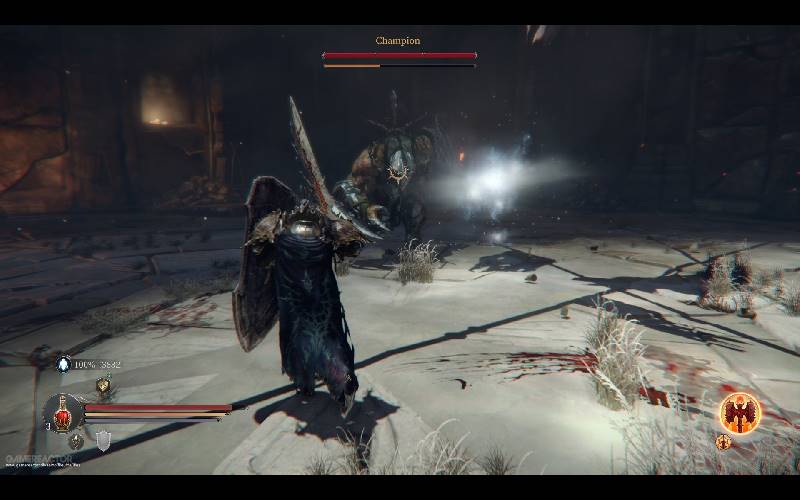Select the golden shield buff icon
Viewport: 800px width, 500px height.
(x=102, y=386)
